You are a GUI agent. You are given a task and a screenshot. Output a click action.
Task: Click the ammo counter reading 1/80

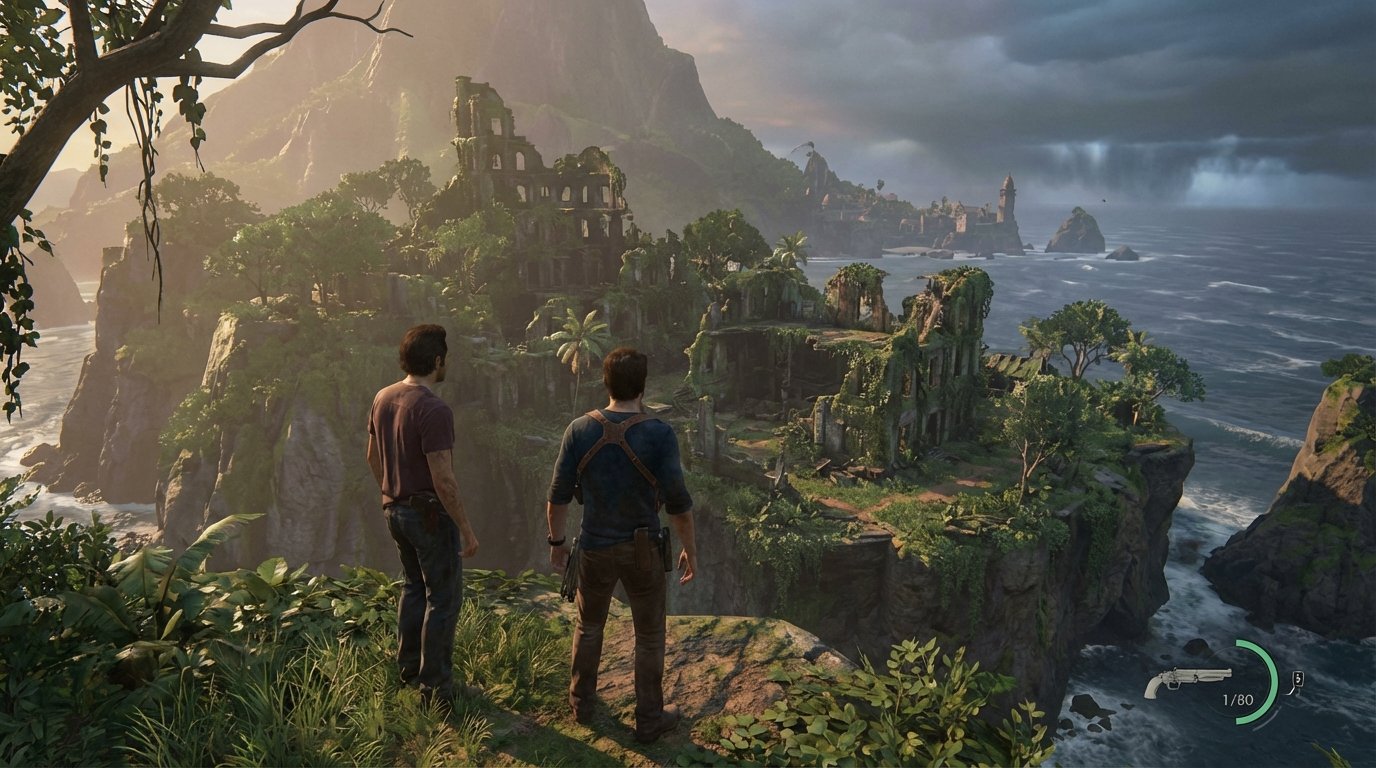coord(1237,699)
